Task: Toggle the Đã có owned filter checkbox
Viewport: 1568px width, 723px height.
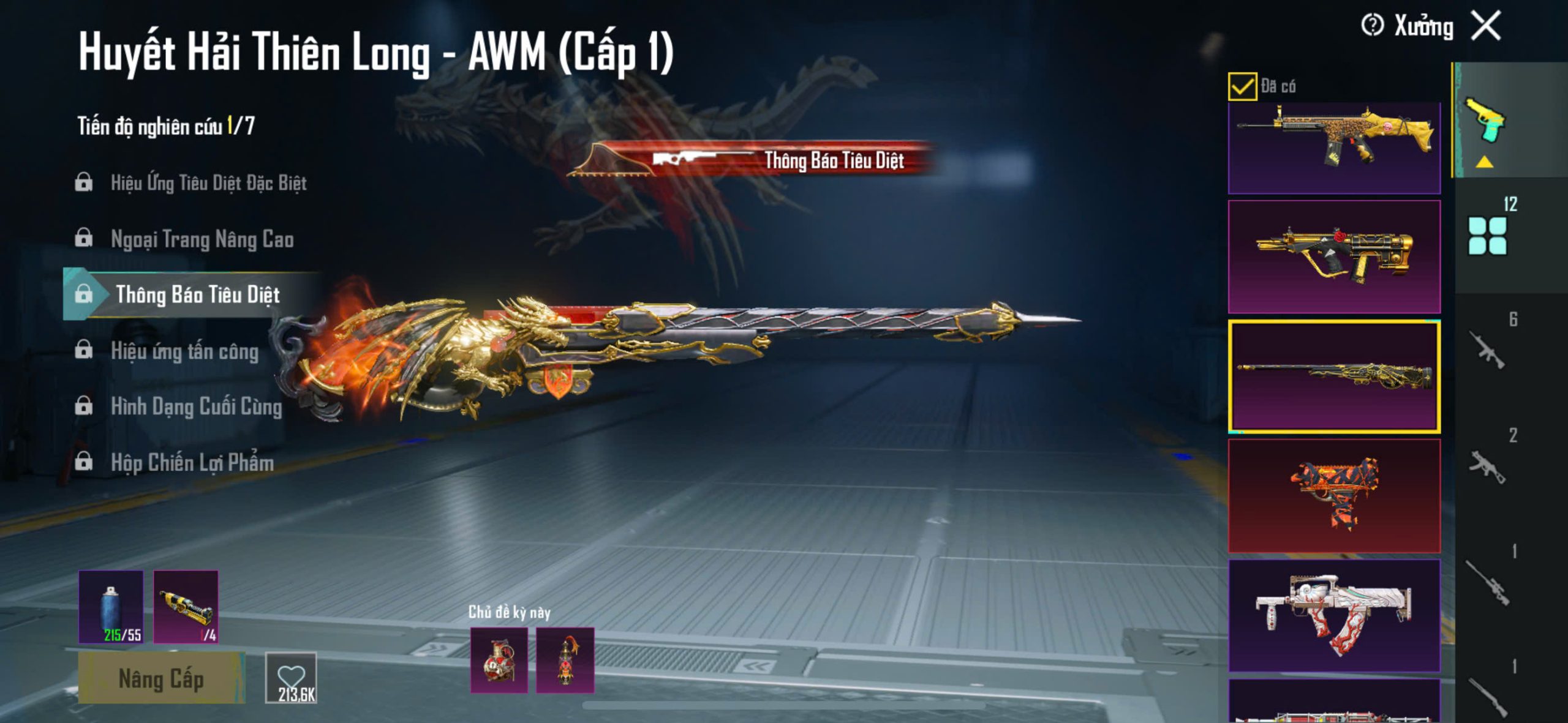Action: 1242,86
